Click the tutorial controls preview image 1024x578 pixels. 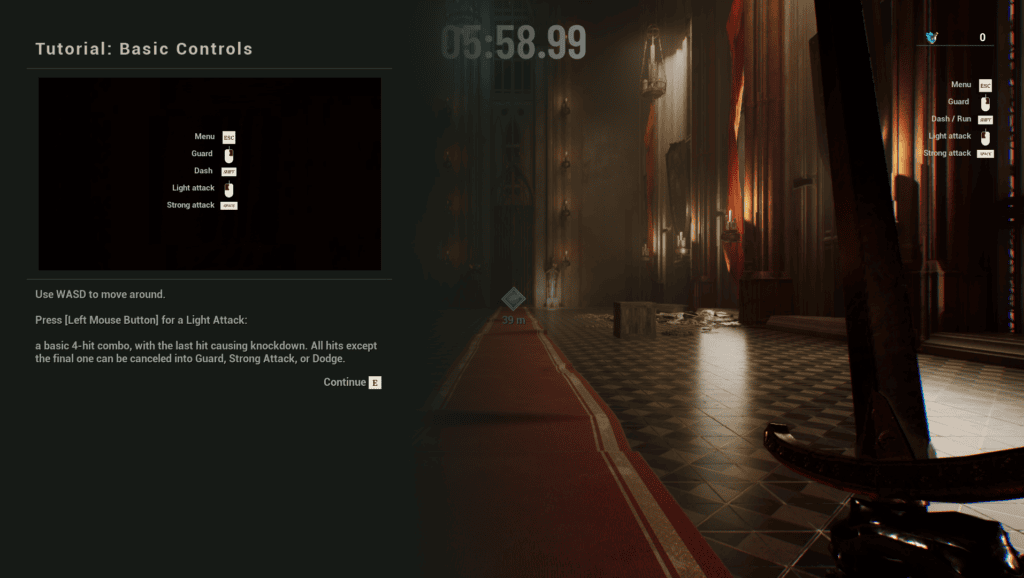tap(210, 173)
